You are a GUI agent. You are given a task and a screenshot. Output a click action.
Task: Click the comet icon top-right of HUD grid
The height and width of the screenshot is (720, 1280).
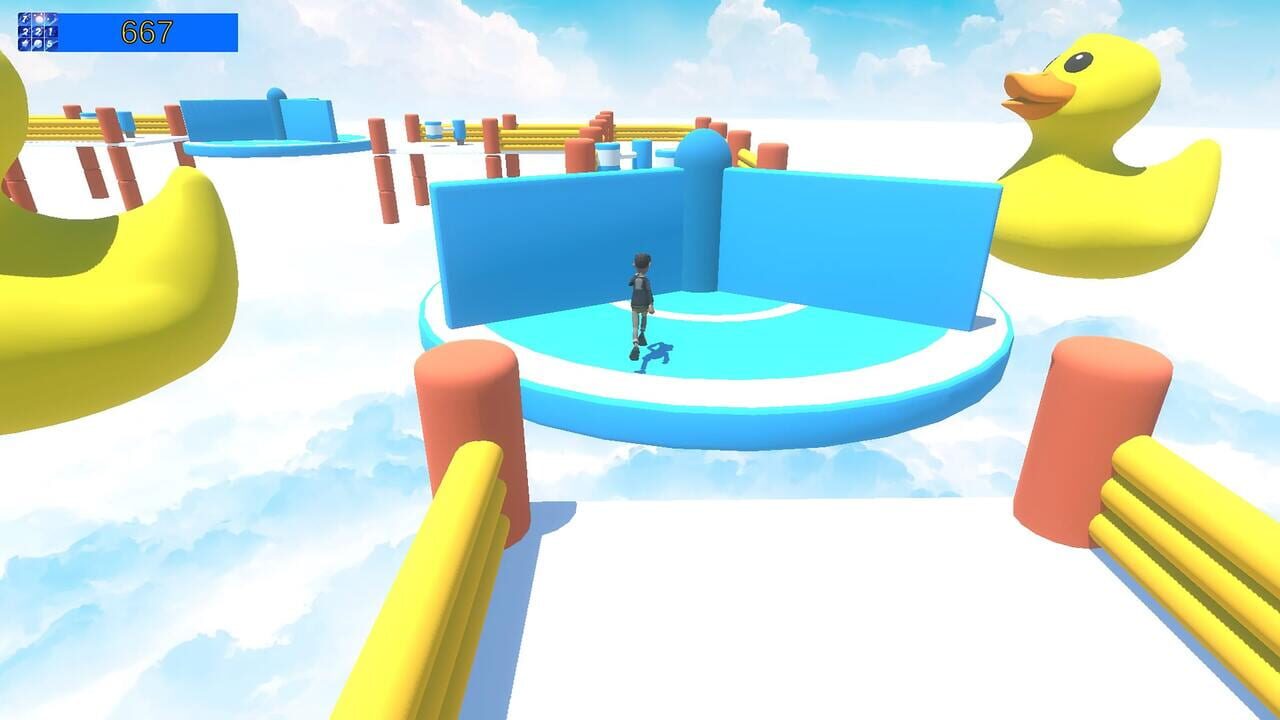click(52, 19)
